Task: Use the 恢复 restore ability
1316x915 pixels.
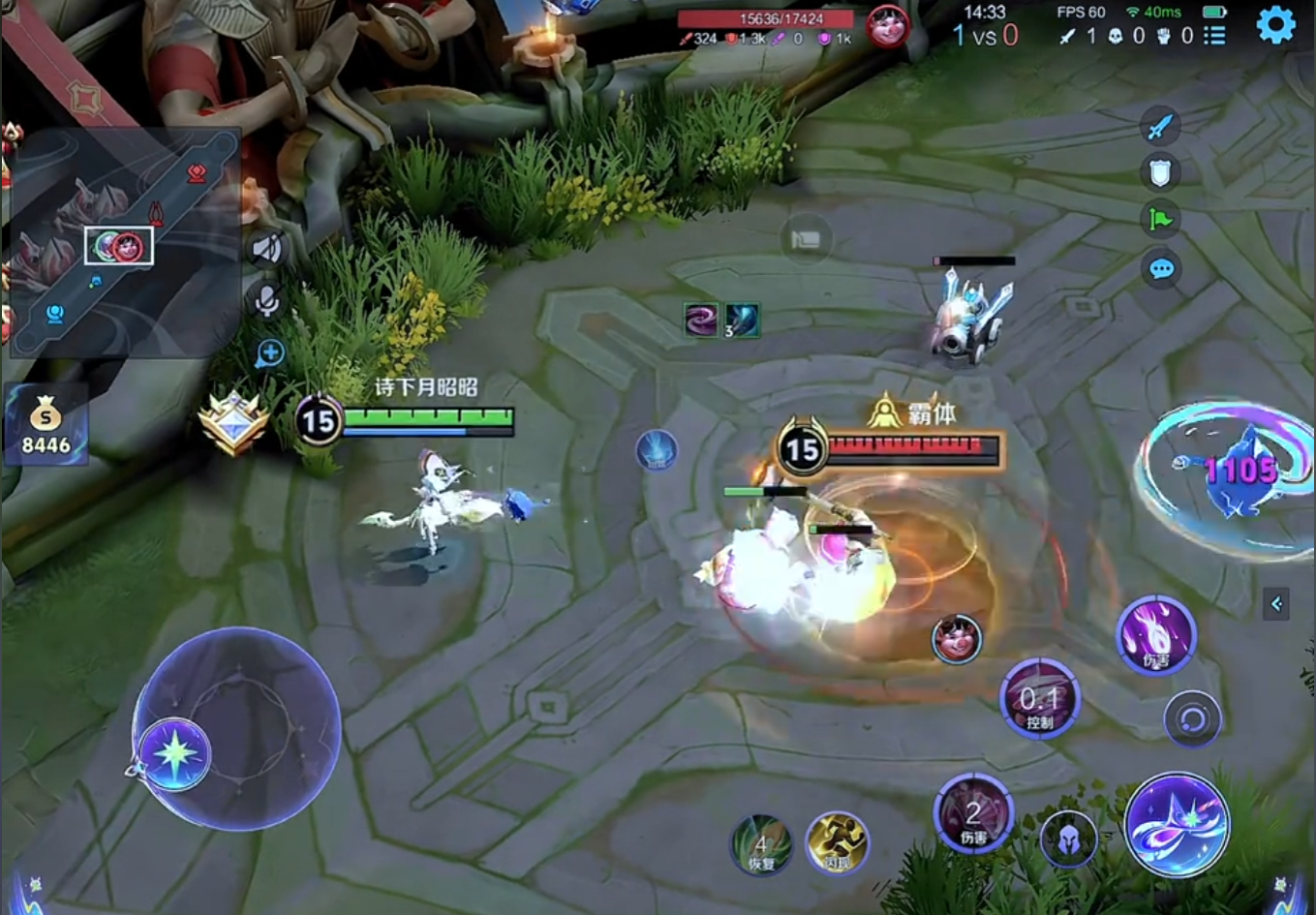Action: [x=762, y=842]
